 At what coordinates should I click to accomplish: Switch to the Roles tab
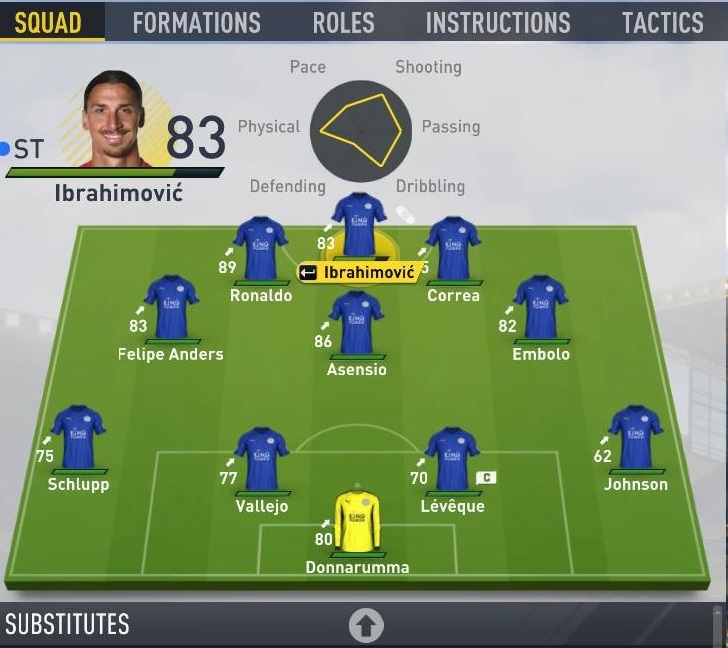tap(343, 22)
